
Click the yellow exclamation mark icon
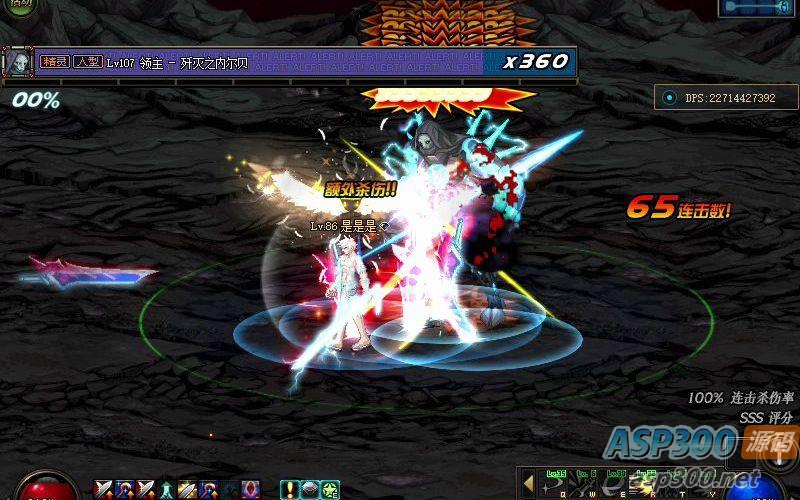pos(289,490)
